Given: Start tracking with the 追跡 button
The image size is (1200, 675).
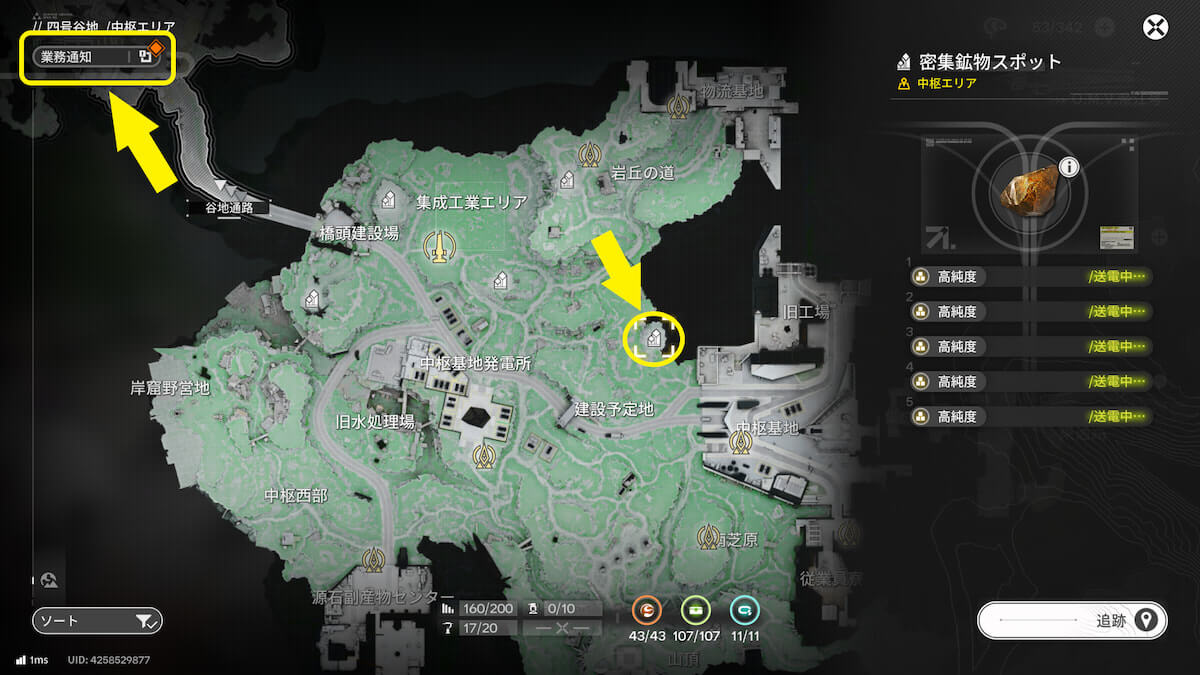Looking at the screenshot, I should (1071, 621).
